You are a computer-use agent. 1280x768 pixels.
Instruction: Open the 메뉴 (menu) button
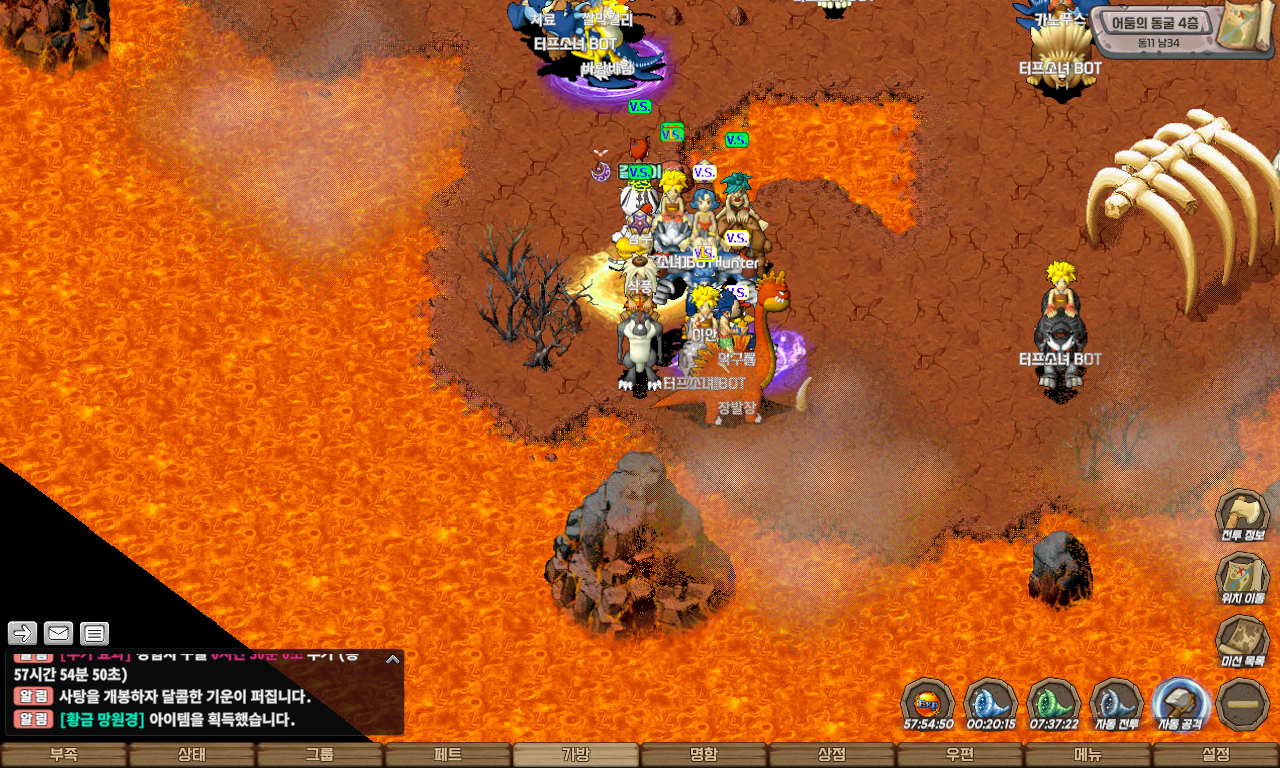tap(1088, 755)
